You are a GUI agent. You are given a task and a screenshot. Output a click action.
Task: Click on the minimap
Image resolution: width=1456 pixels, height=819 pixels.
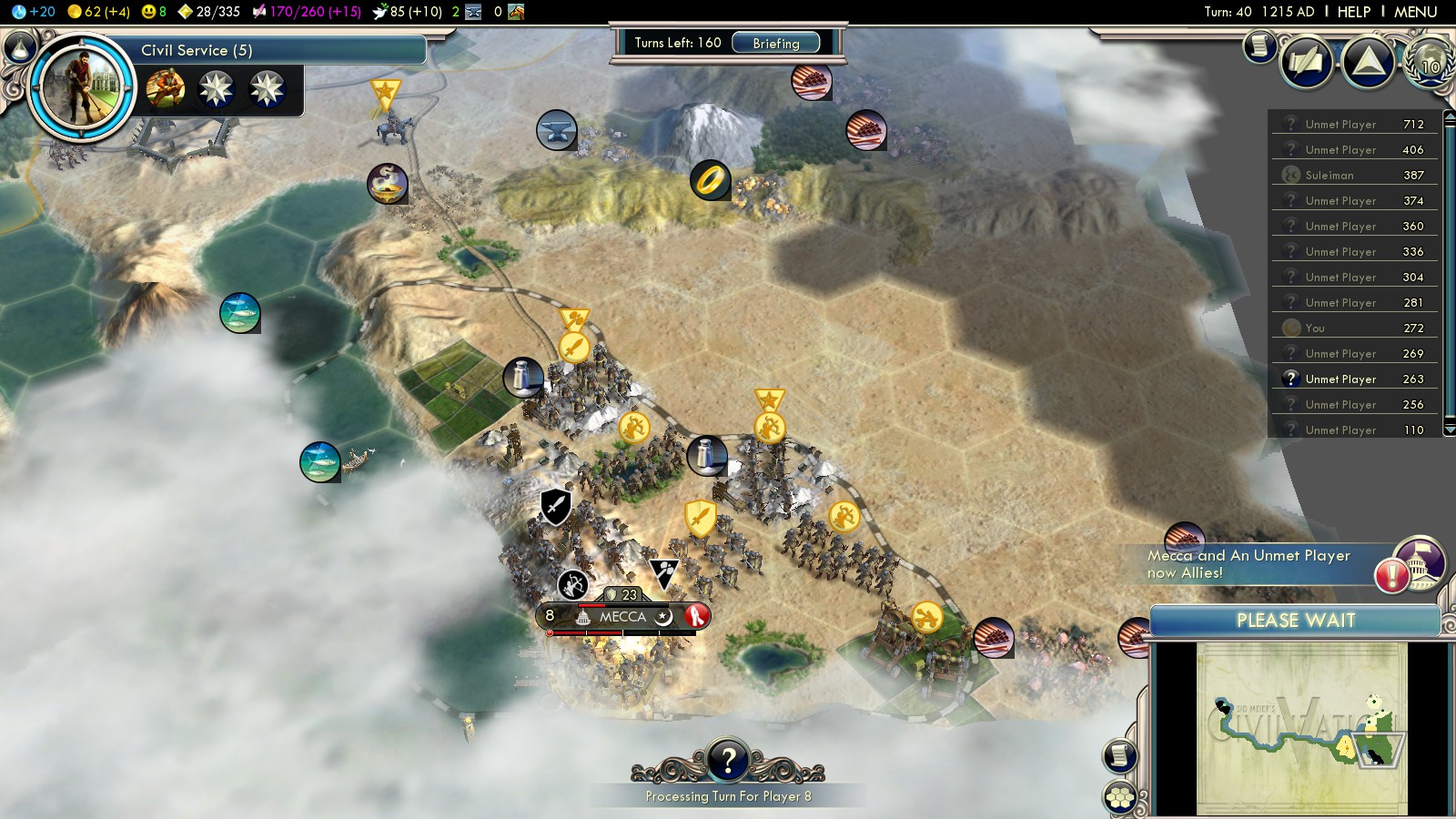(x=1301, y=728)
